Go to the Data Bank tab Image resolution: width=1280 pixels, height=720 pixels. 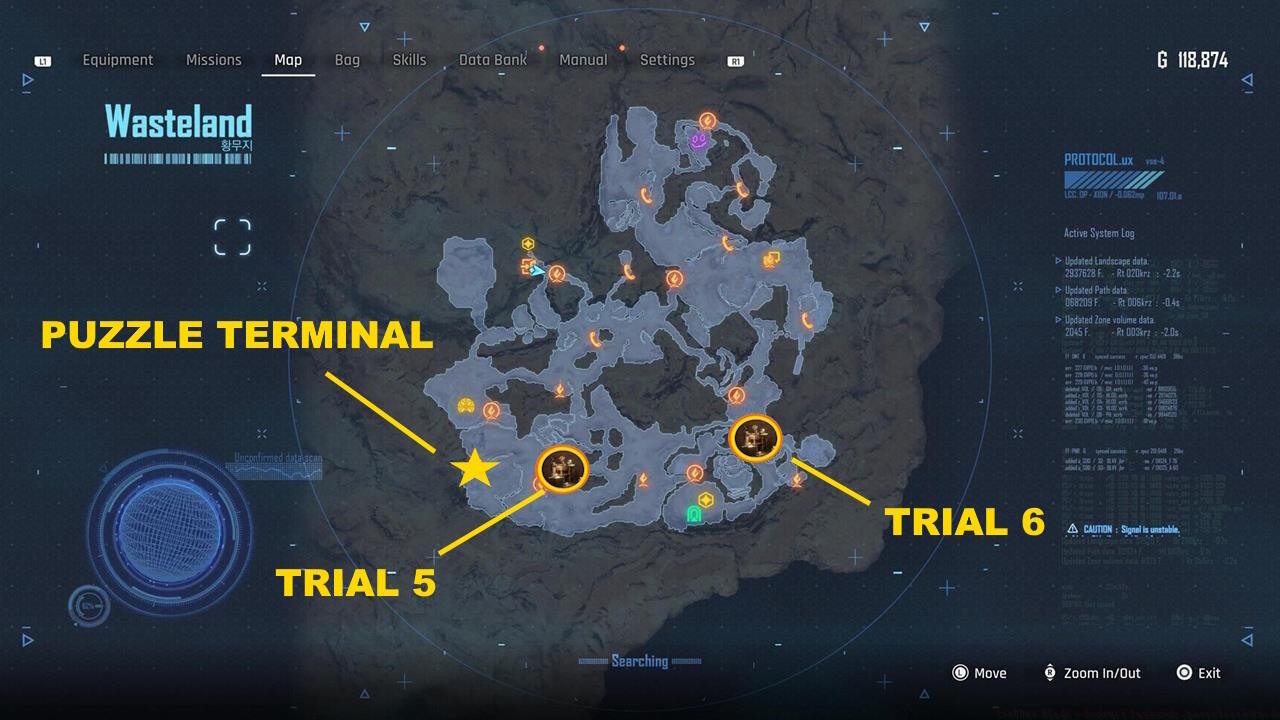[492, 60]
